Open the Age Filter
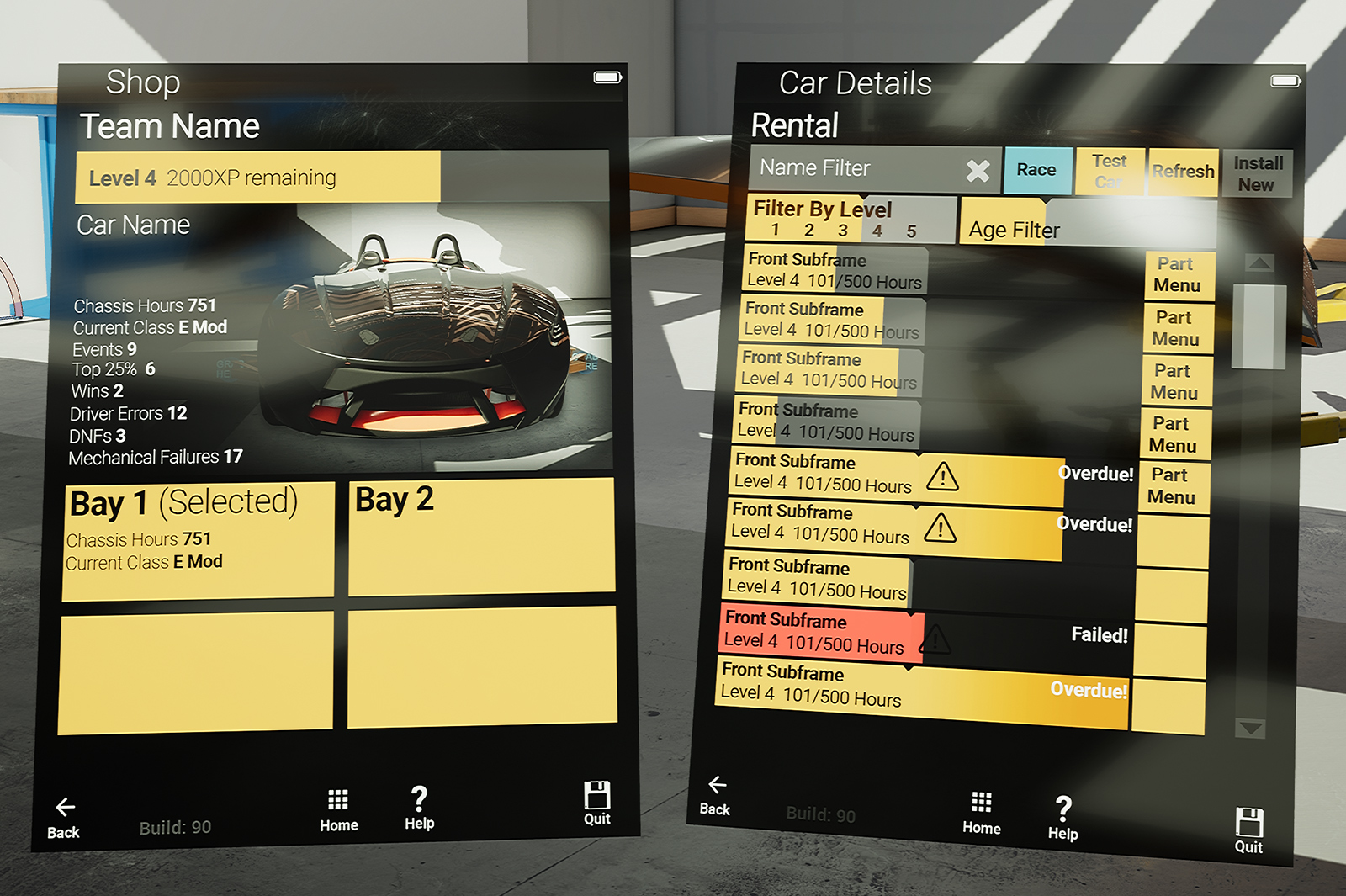This screenshot has height=896, width=1346. click(1013, 230)
